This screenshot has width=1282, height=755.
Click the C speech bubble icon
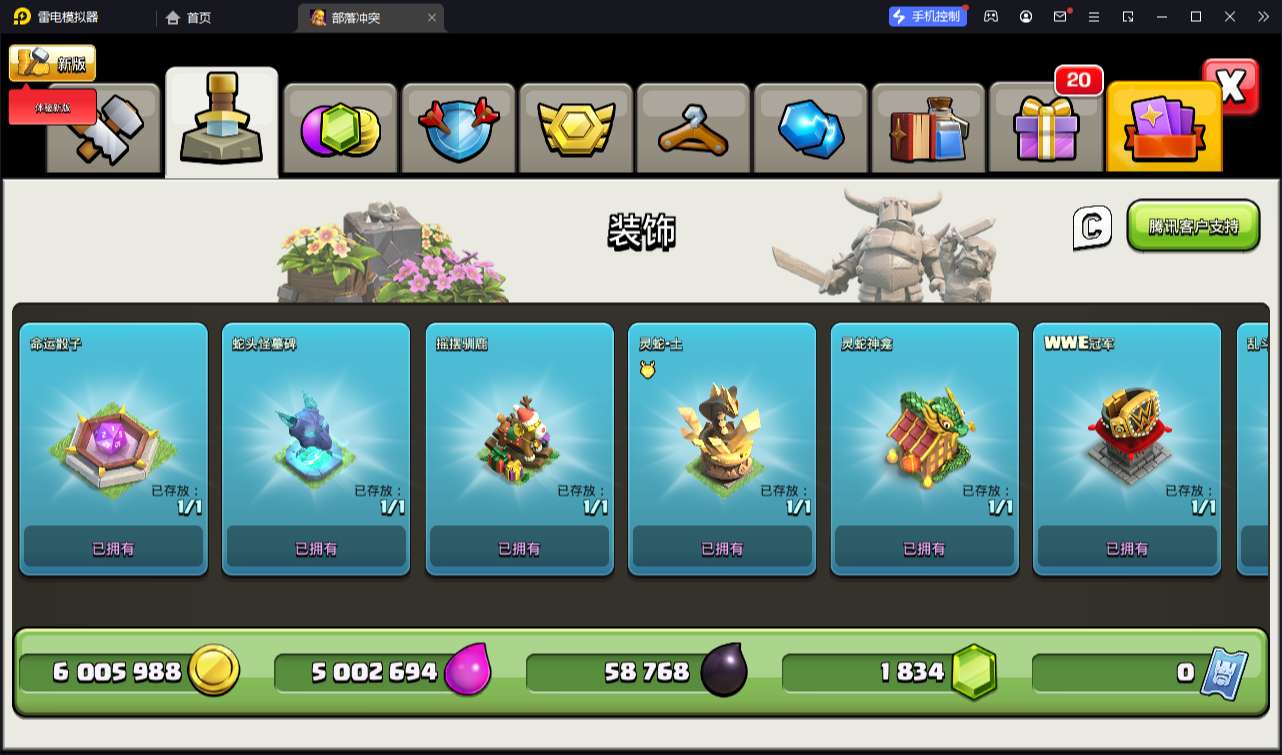(x=1092, y=227)
